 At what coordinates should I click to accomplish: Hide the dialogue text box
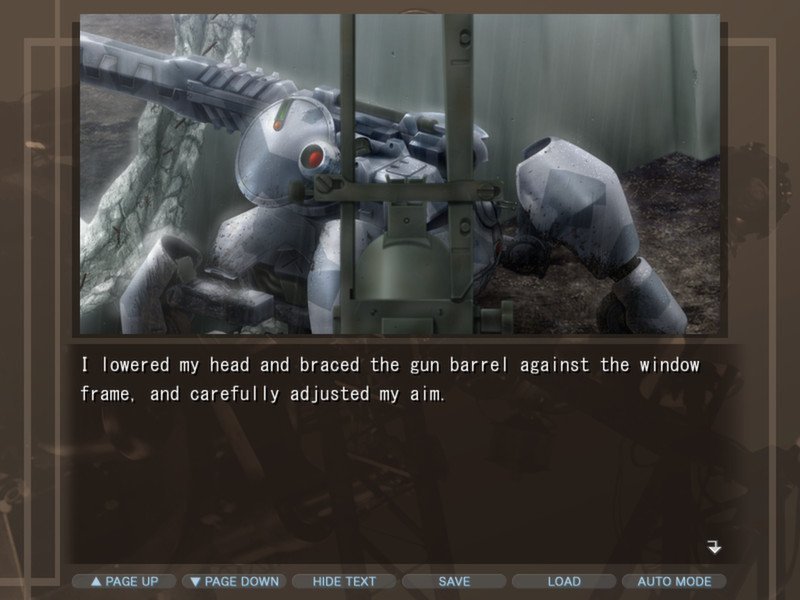(x=344, y=581)
